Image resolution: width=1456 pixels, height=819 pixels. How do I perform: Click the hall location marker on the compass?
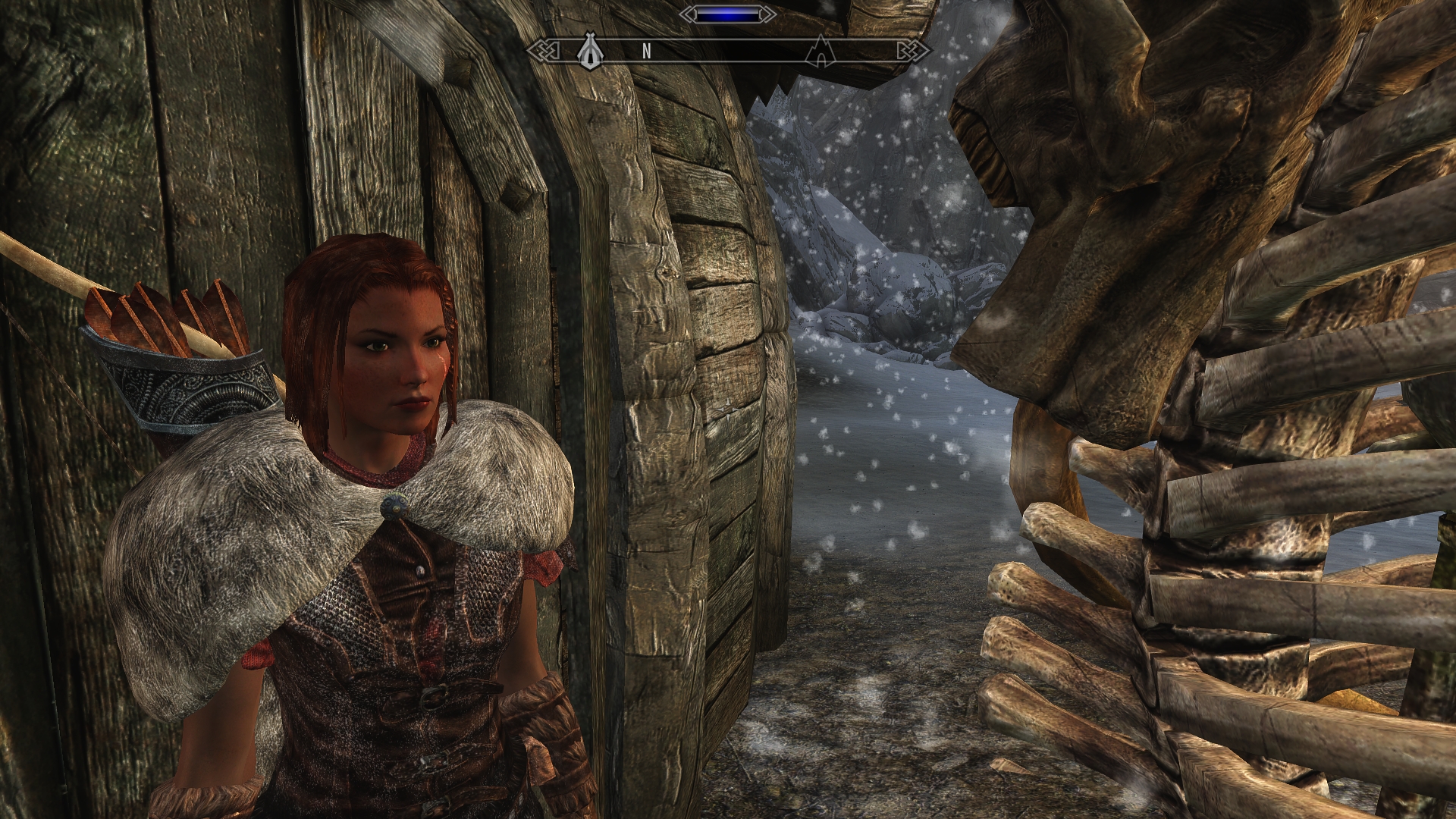(x=590, y=52)
